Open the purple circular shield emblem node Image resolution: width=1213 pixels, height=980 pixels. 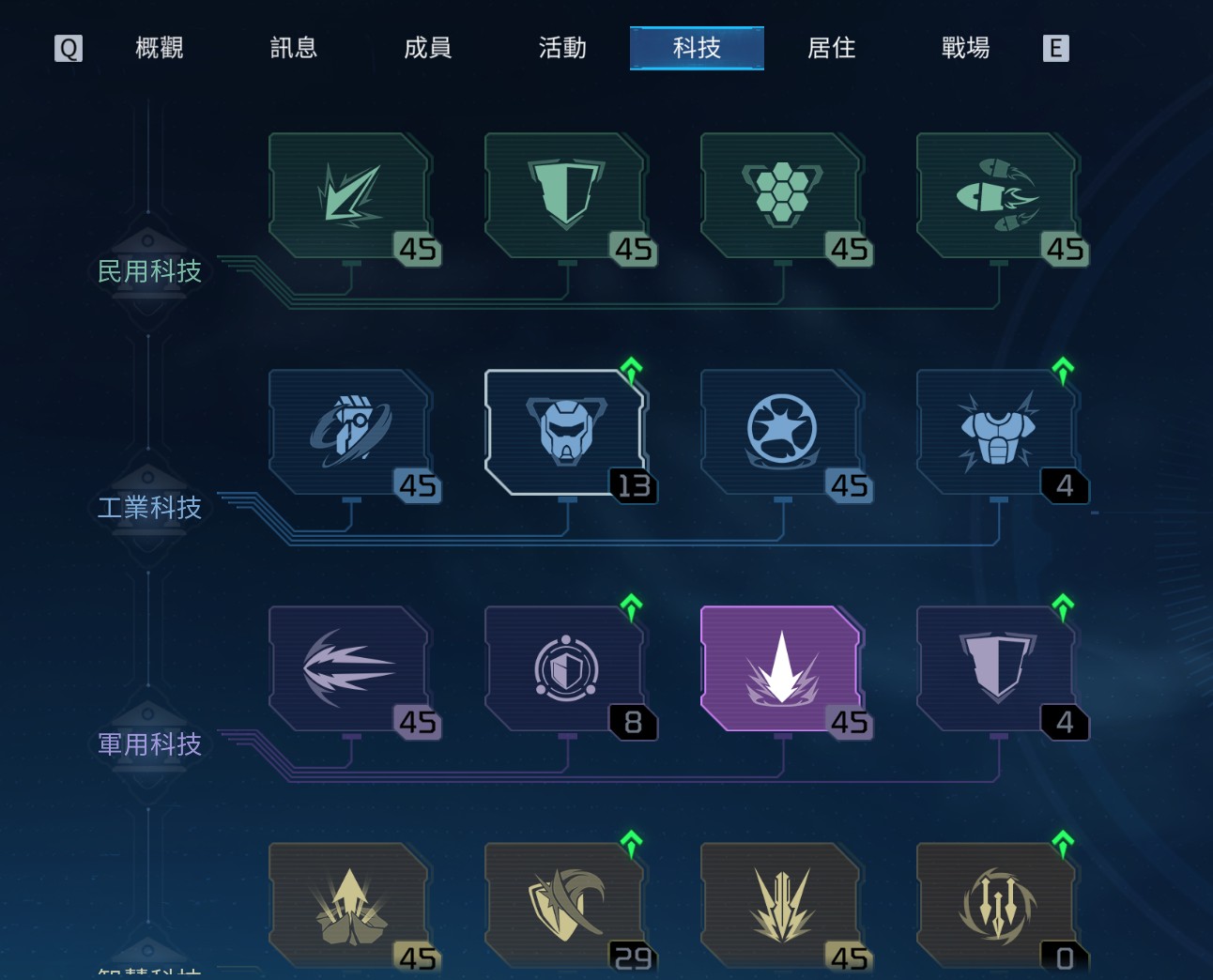click(565, 668)
